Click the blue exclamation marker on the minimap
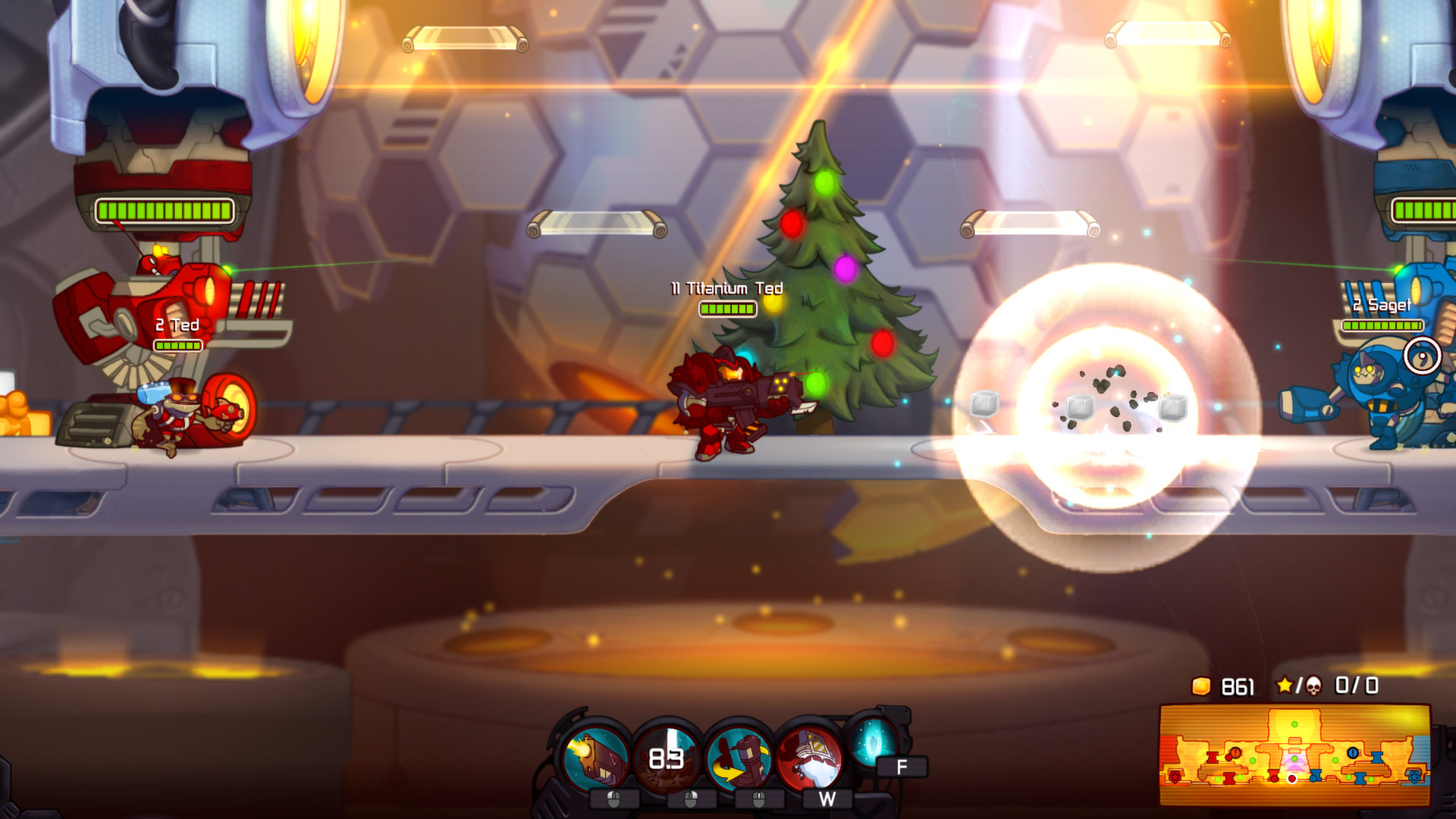 [x=1353, y=752]
